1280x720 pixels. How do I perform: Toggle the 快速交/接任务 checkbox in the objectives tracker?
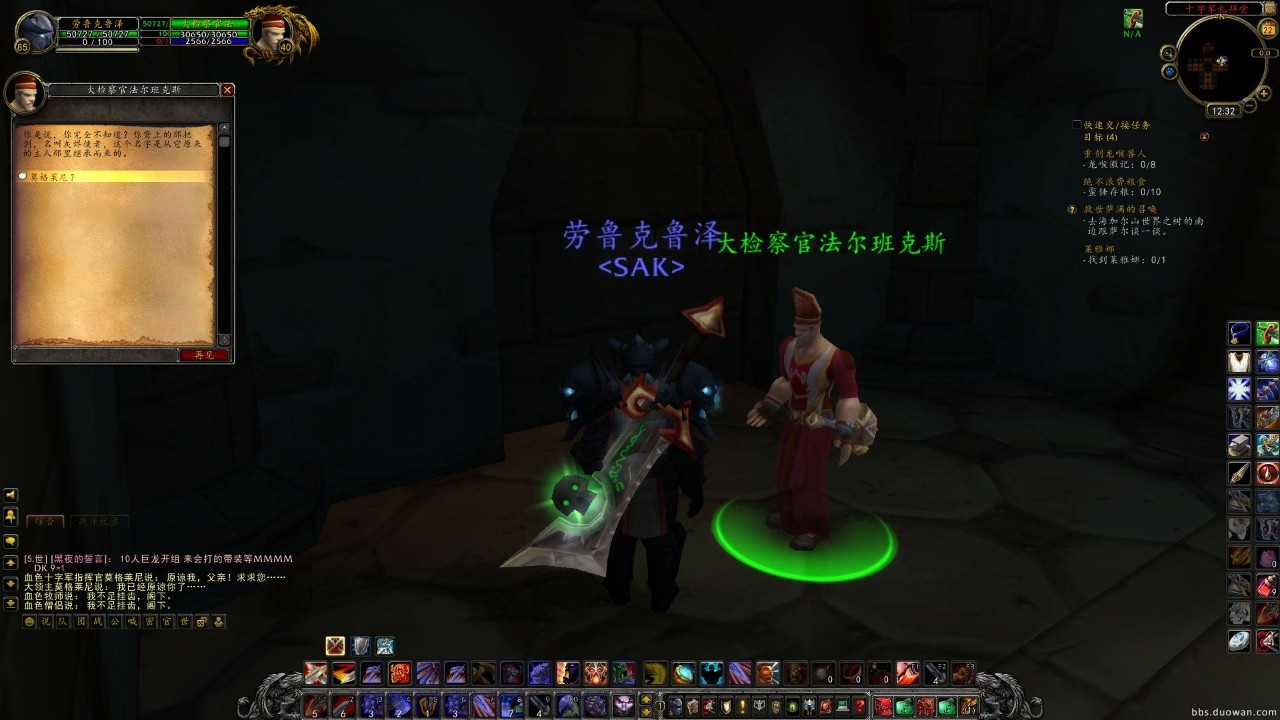[1076, 123]
